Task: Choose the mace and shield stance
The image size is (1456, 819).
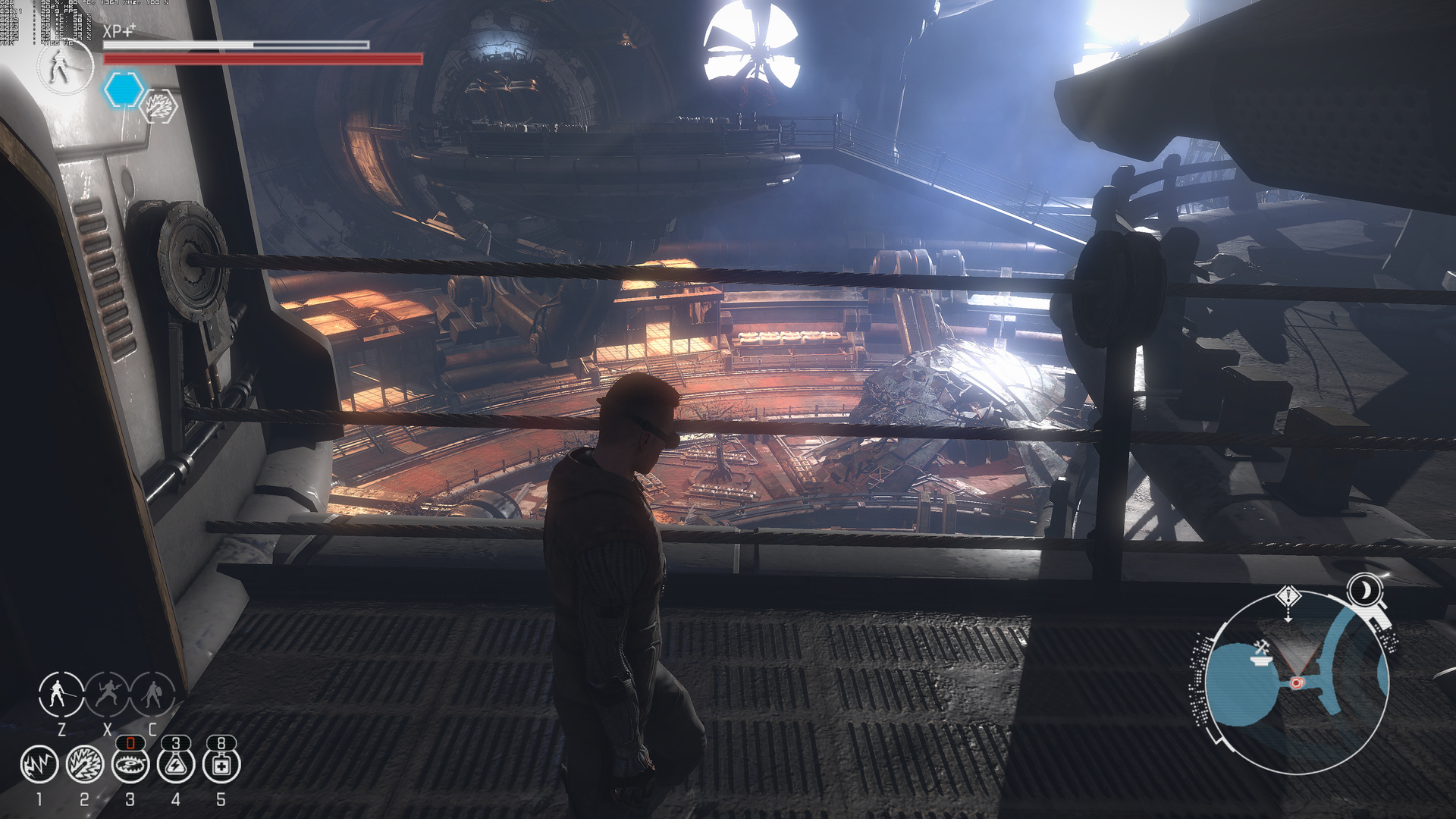Action: pos(152,694)
